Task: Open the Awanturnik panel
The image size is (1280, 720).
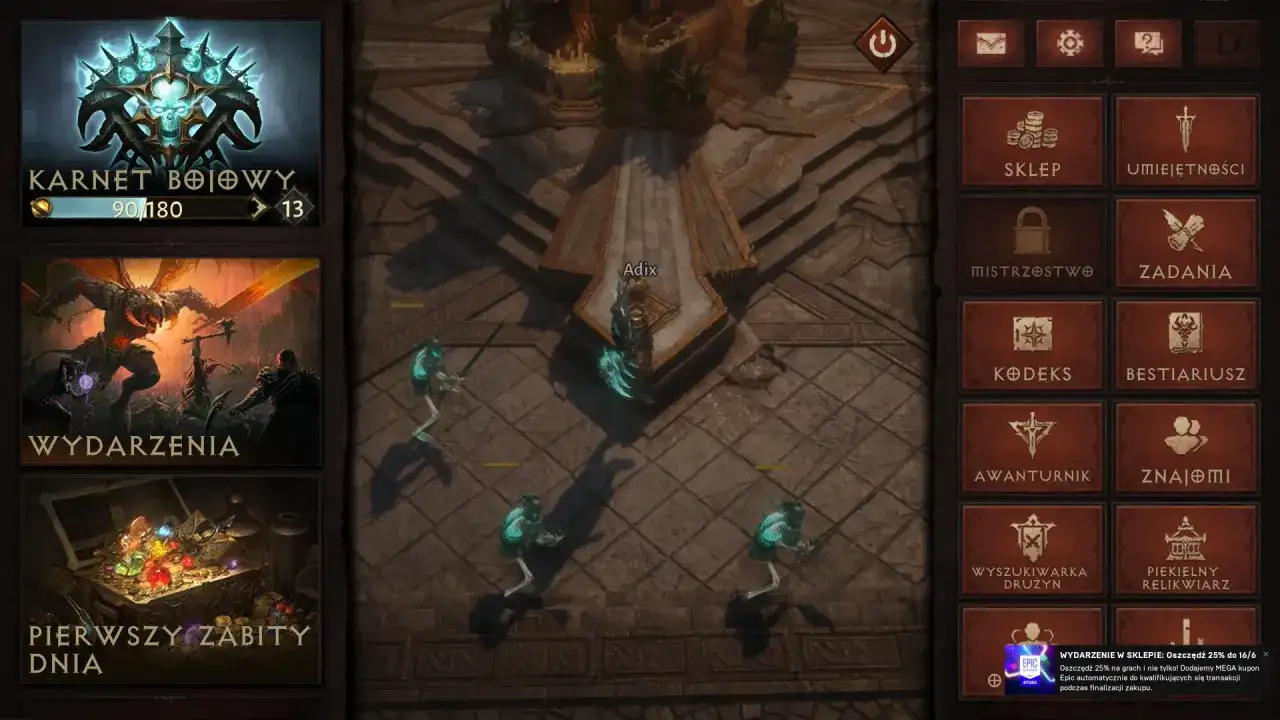Action: (1031, 447)
